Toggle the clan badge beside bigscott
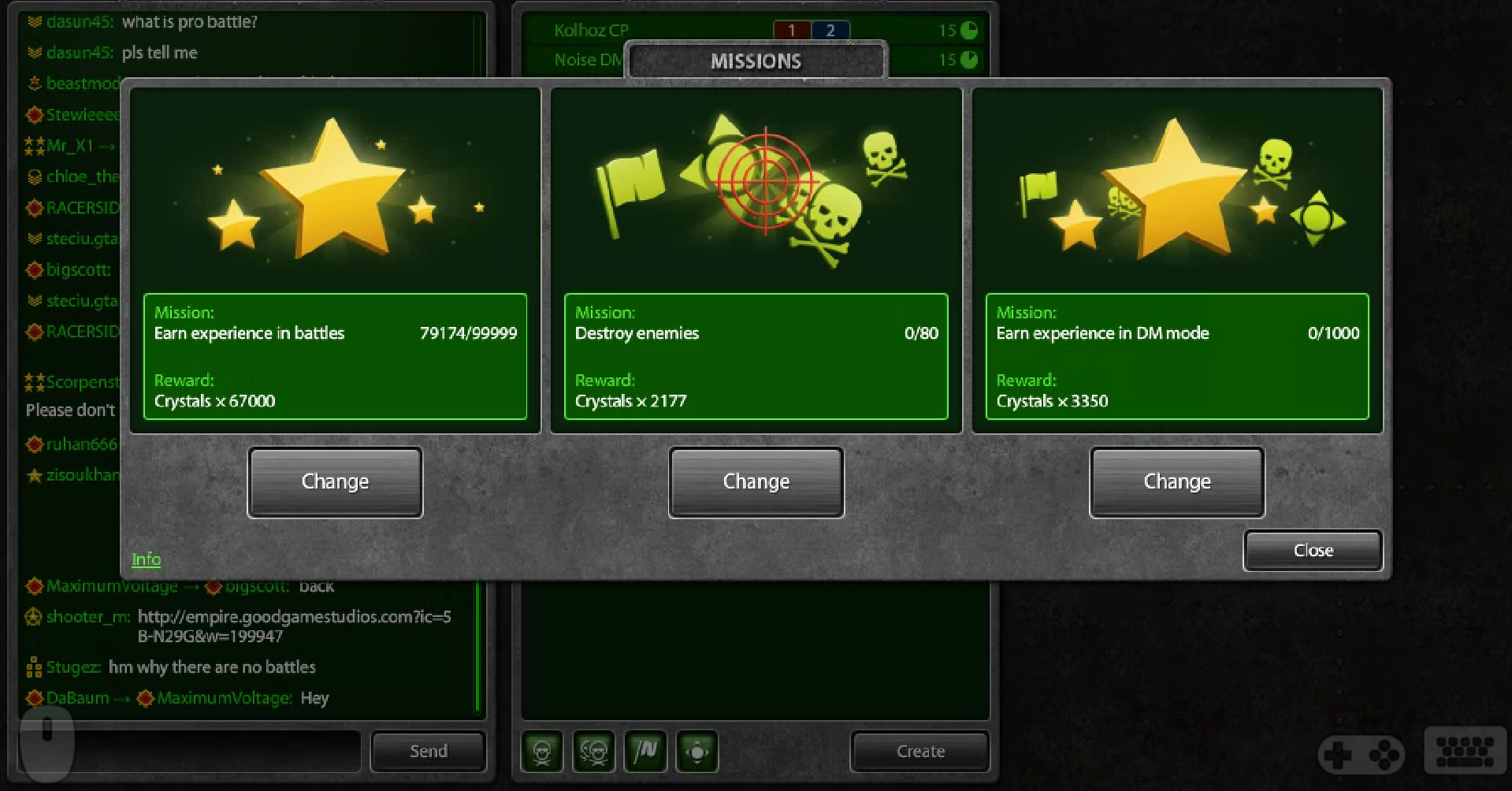This screenshot has height=791, width=1512. pyautogui.click(x=34, y=269)
